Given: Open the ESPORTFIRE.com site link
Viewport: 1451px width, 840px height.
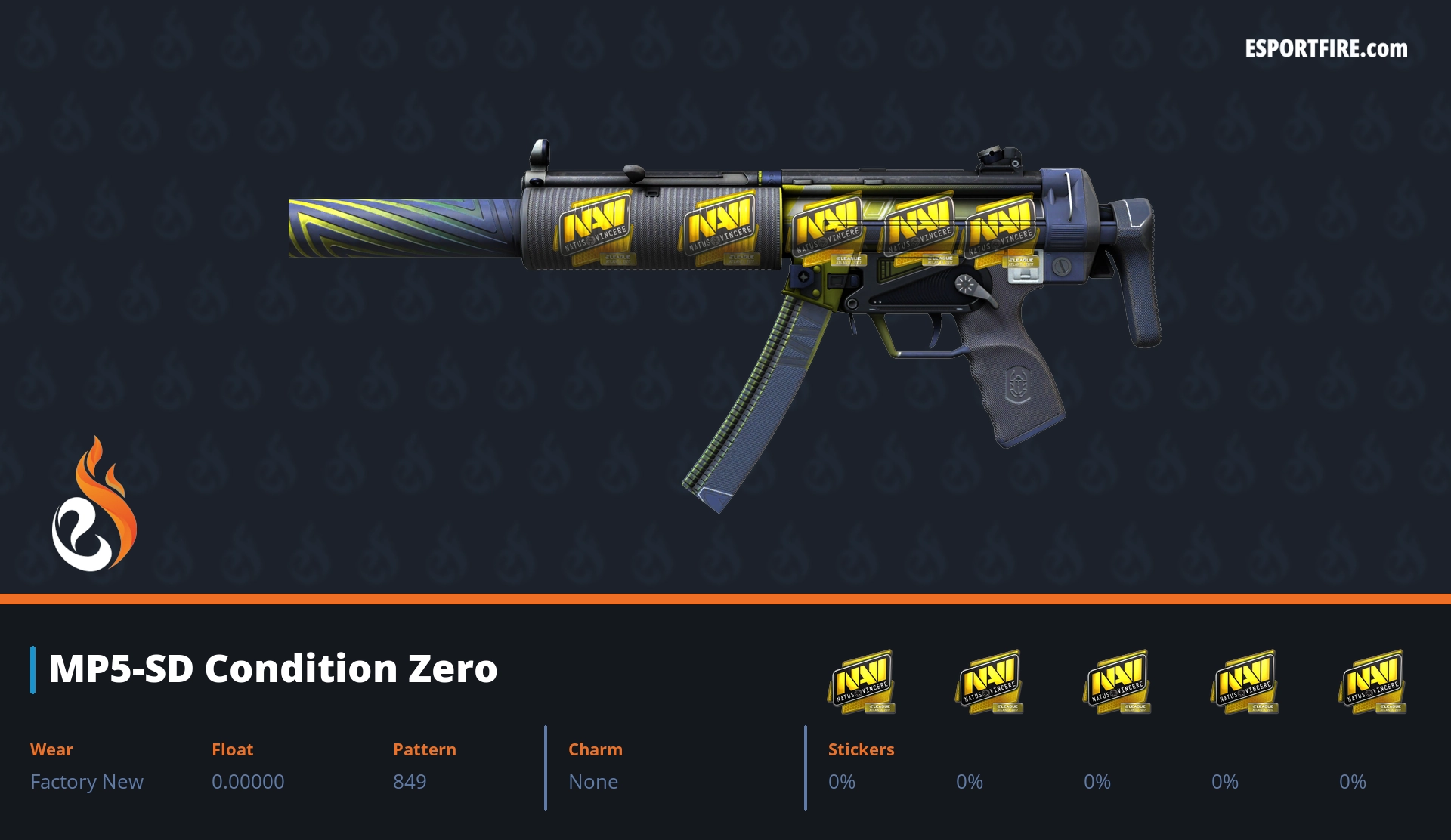Looking at the screenshot, I should tap(1326, 49).
